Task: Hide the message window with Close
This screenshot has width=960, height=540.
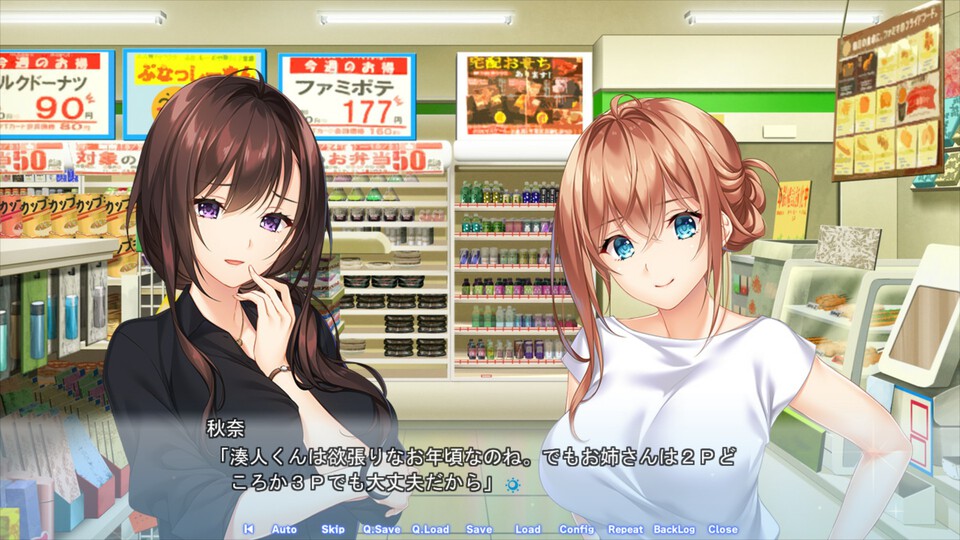Action: point(722,529)
